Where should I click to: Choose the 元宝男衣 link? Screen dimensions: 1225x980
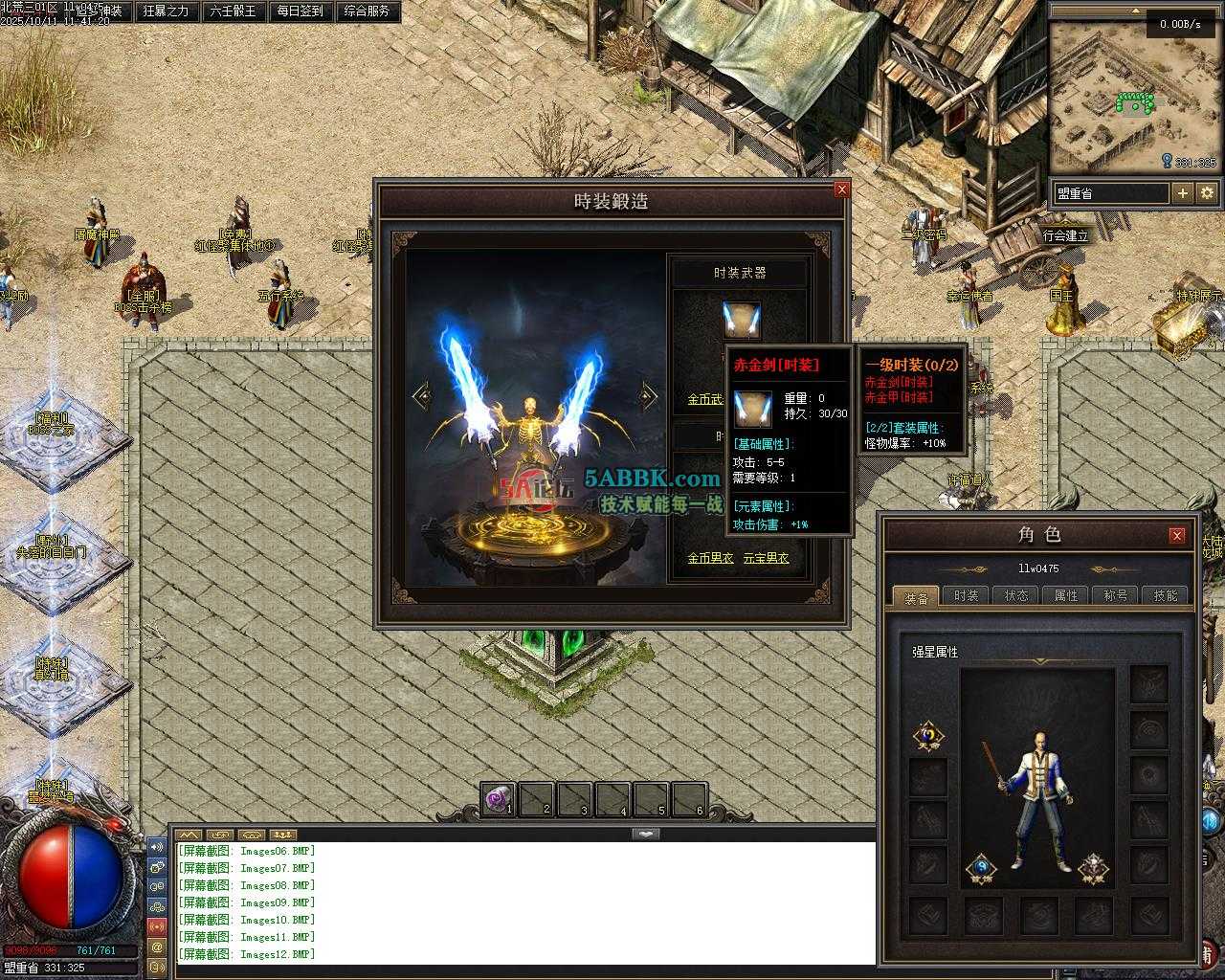coord(767,558)
